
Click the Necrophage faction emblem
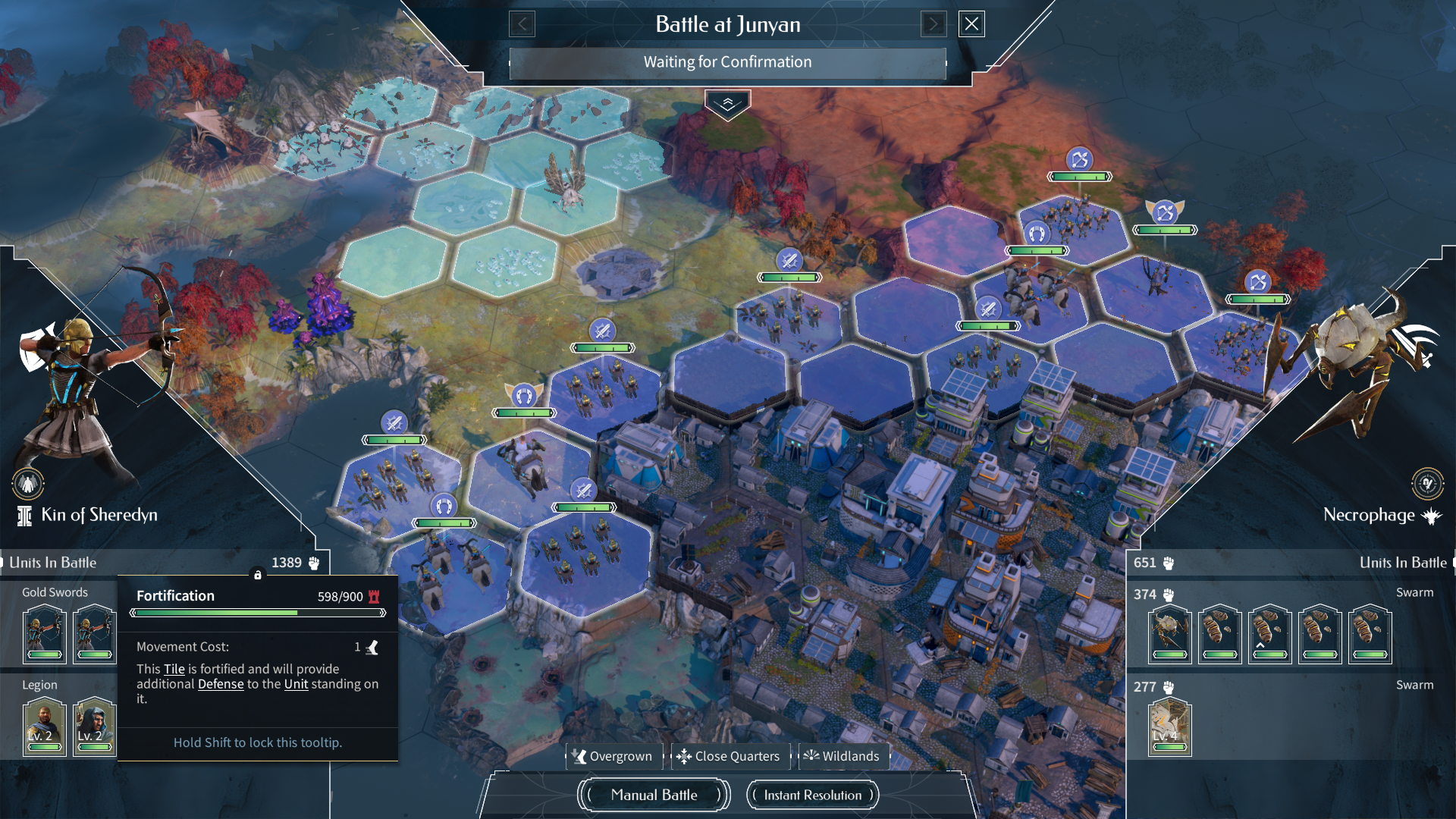tap(1427, 484)
